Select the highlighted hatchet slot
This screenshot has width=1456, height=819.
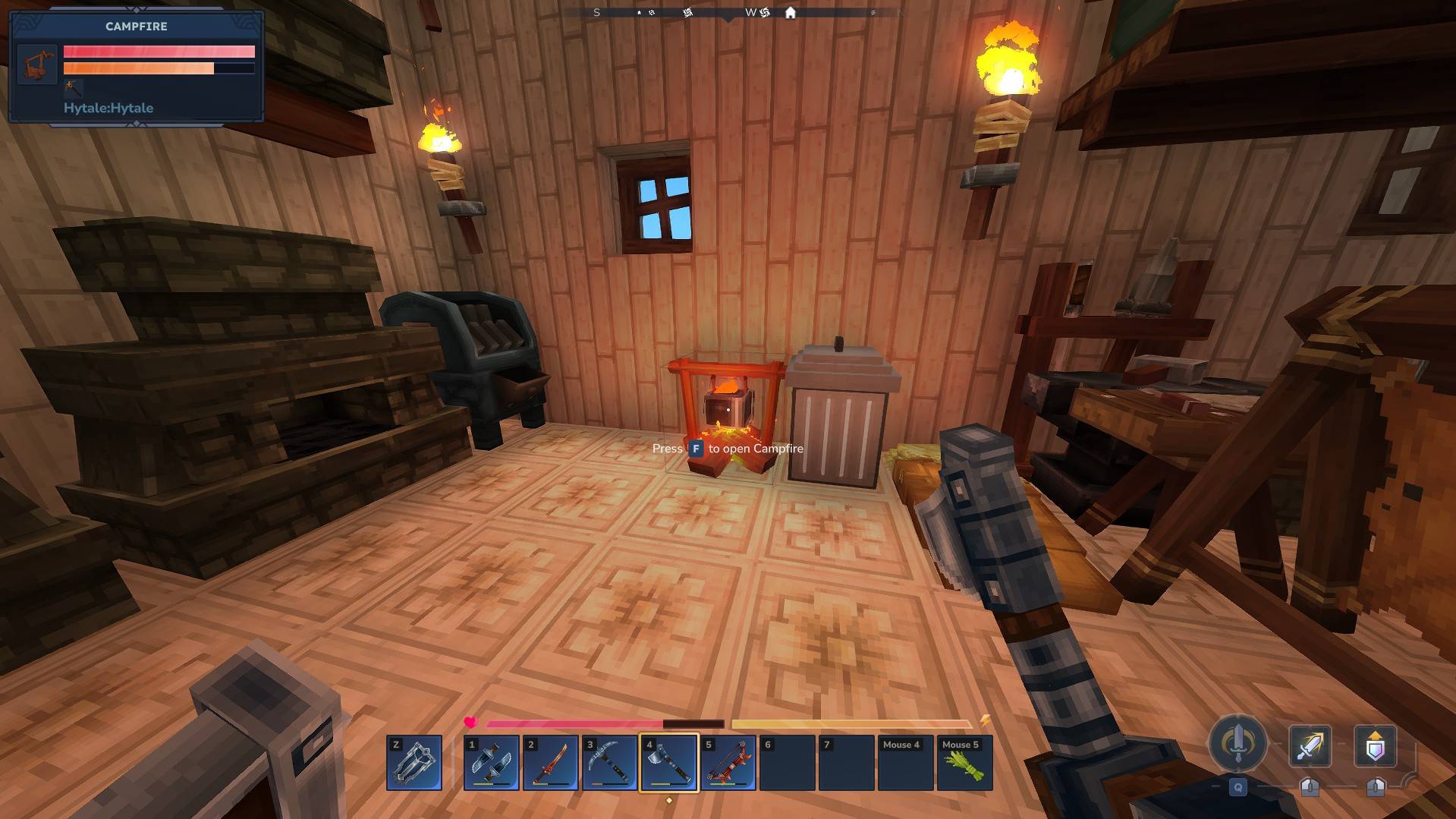pos(669,762)
